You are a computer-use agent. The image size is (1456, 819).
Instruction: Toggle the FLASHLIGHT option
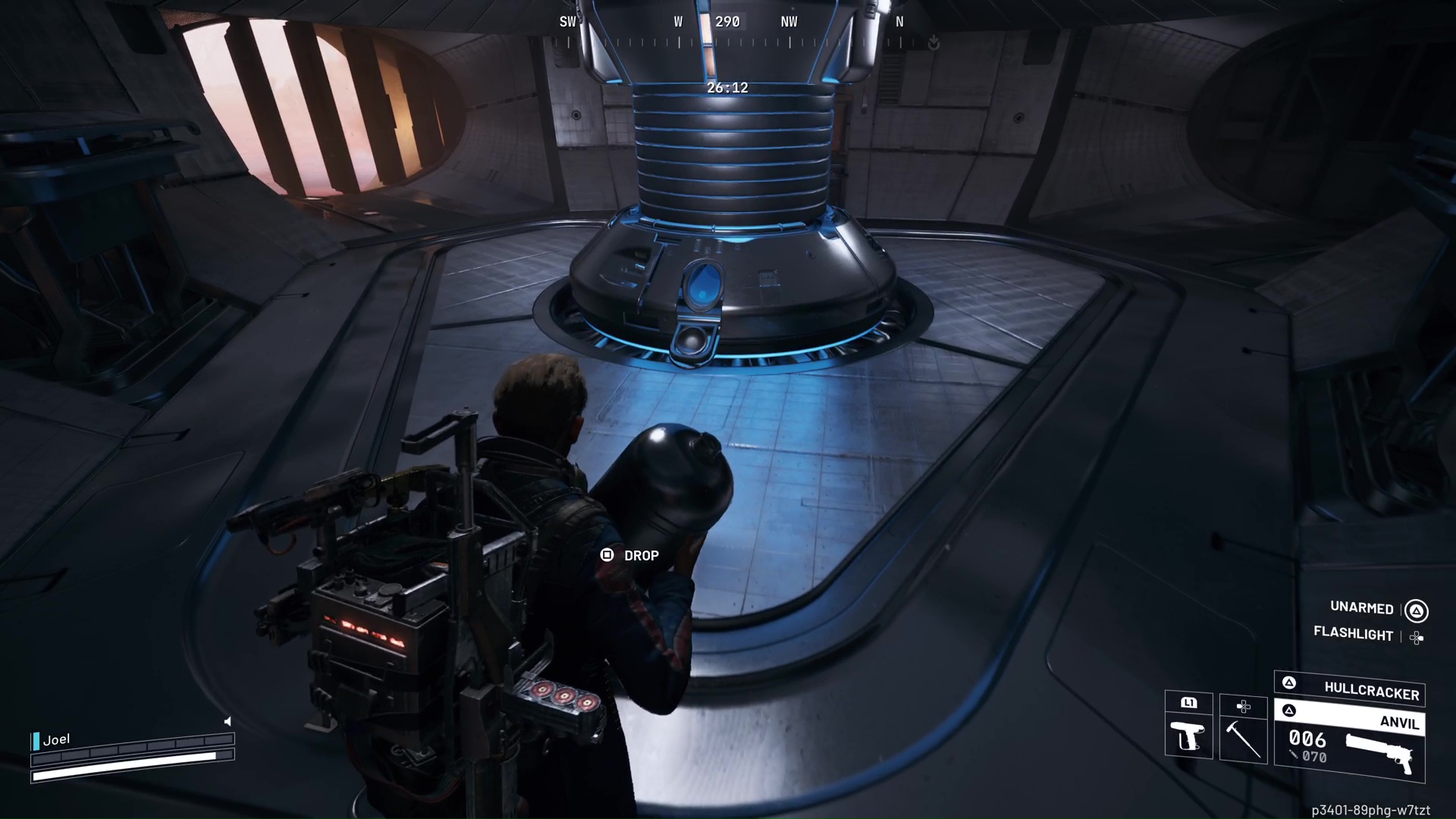coord(1353,635)
